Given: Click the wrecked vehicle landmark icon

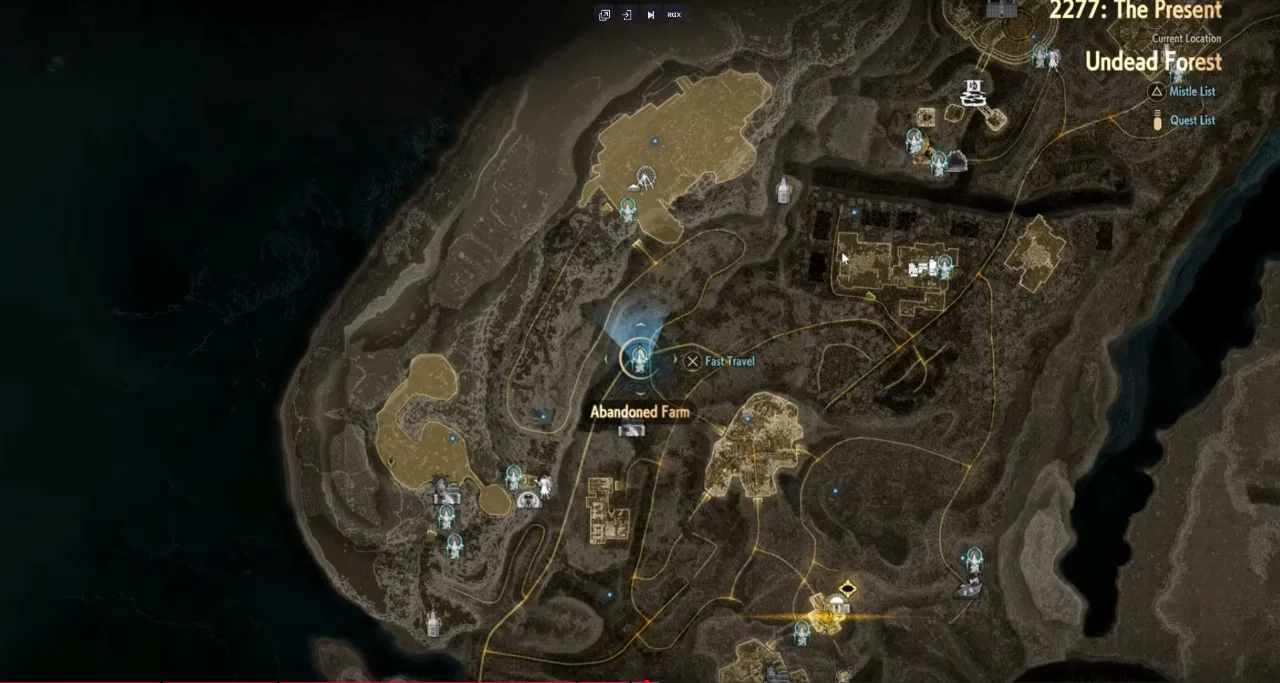Looking at the screenshot, I should [x=967, y=590].
